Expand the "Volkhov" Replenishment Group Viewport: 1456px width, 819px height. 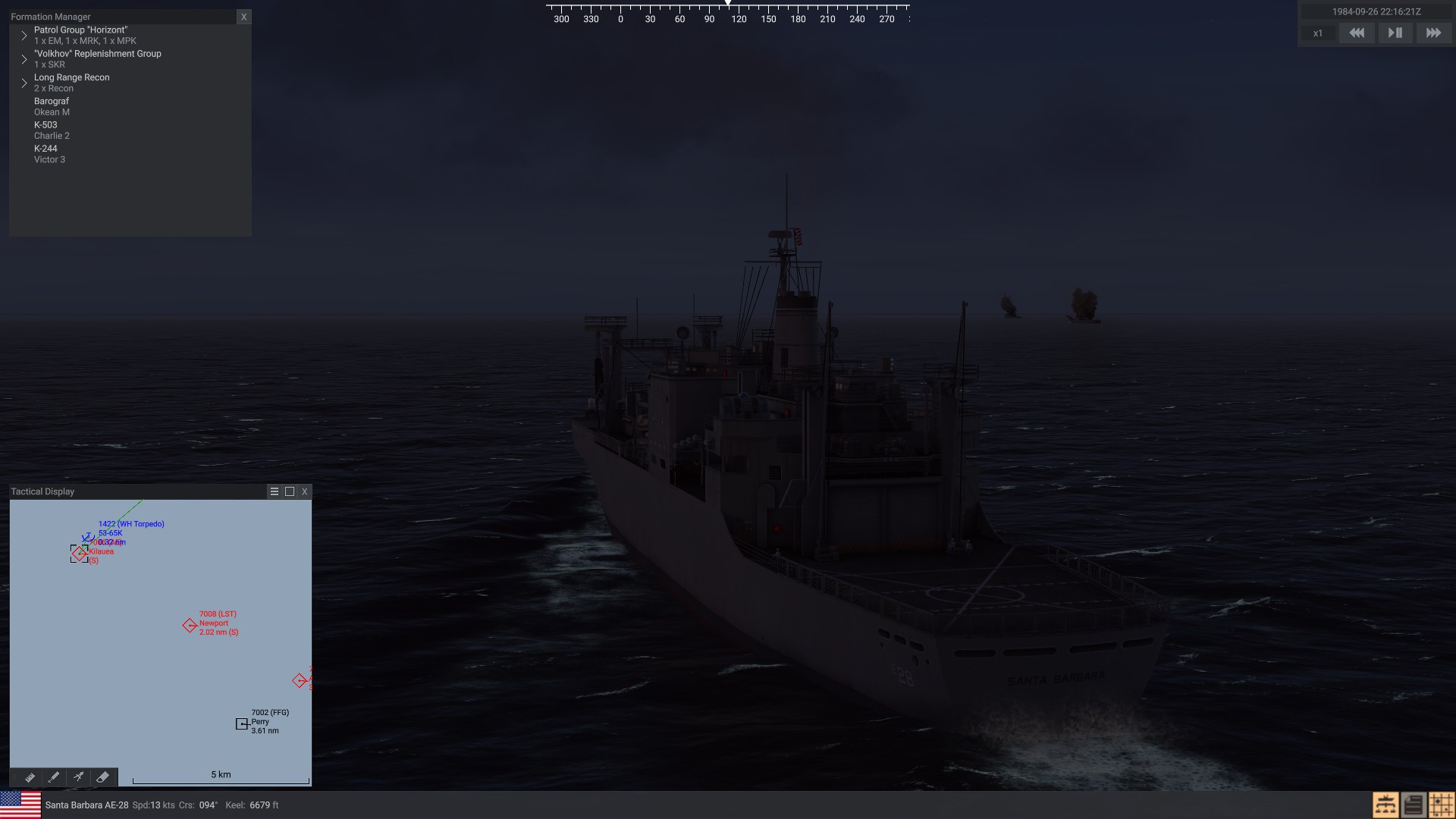pyautogui.click(x=24, y=59)
